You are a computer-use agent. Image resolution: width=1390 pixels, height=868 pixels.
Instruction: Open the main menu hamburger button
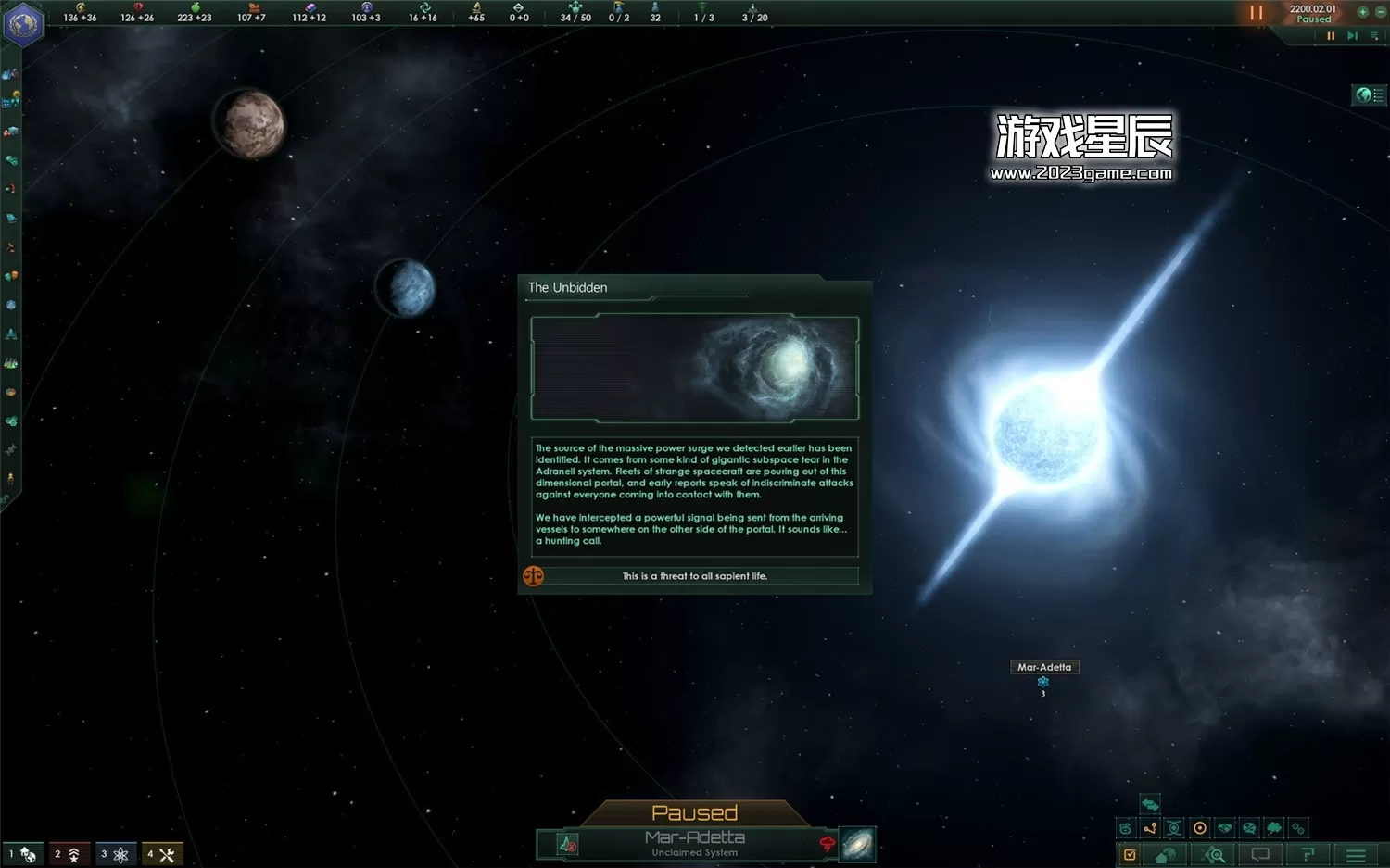(x=1356, y=855)
